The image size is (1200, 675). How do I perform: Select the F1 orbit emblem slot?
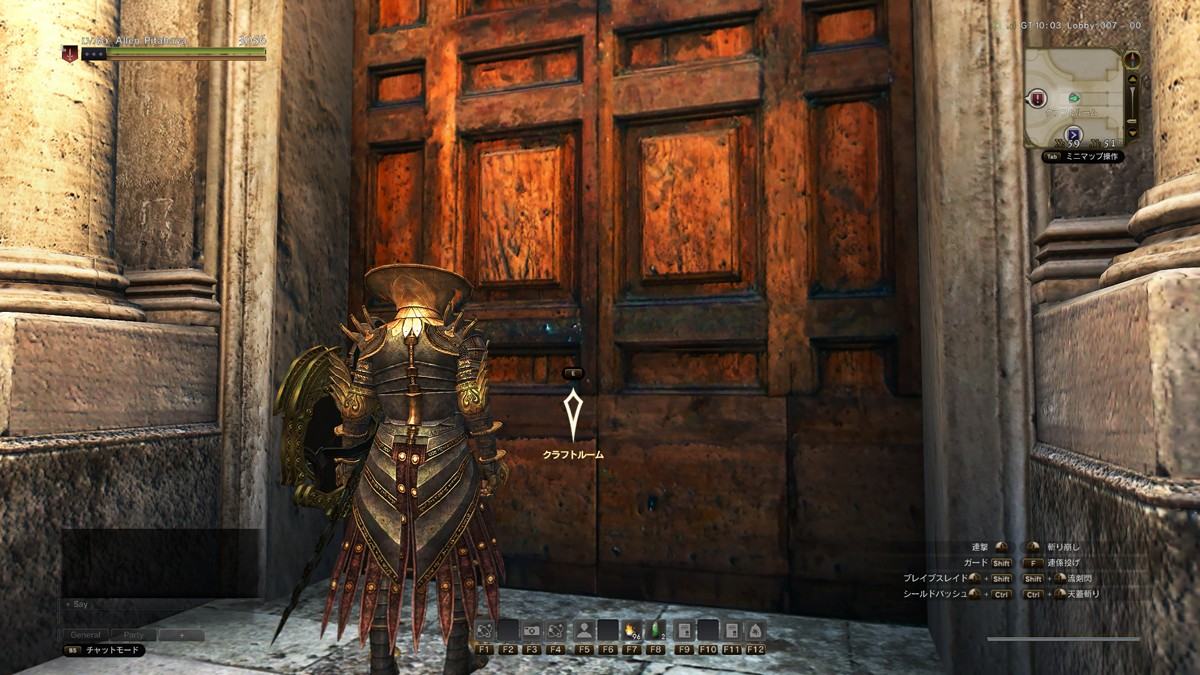484,631
